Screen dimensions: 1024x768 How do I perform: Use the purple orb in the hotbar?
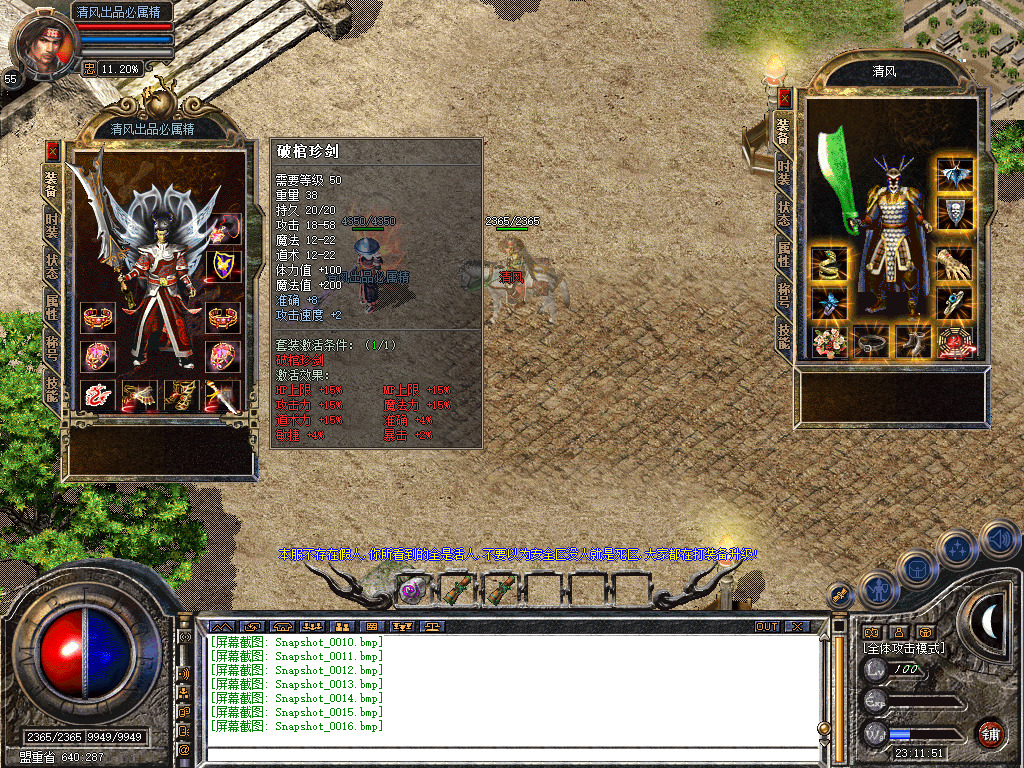410,590
